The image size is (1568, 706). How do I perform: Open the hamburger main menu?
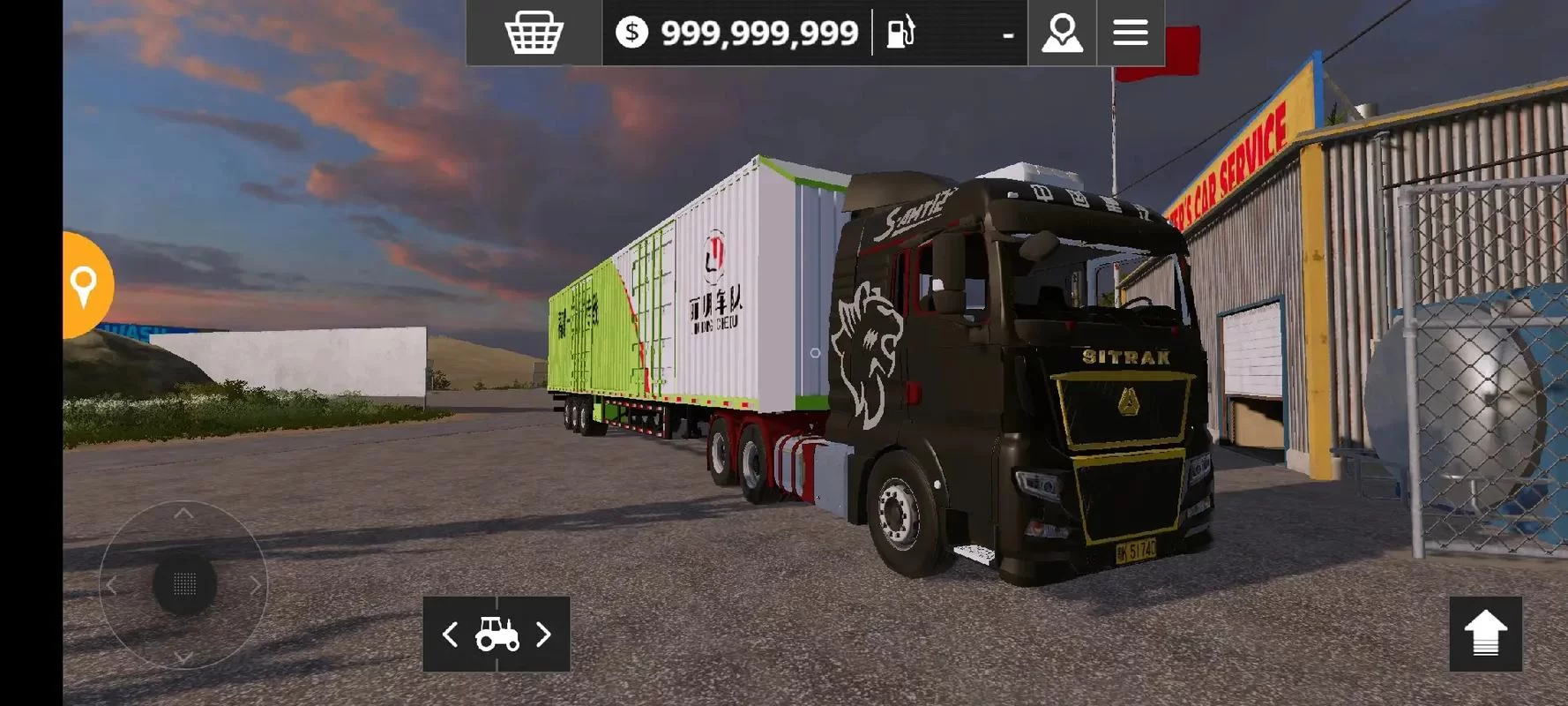pyautogui.click(x=1130, y=33)
